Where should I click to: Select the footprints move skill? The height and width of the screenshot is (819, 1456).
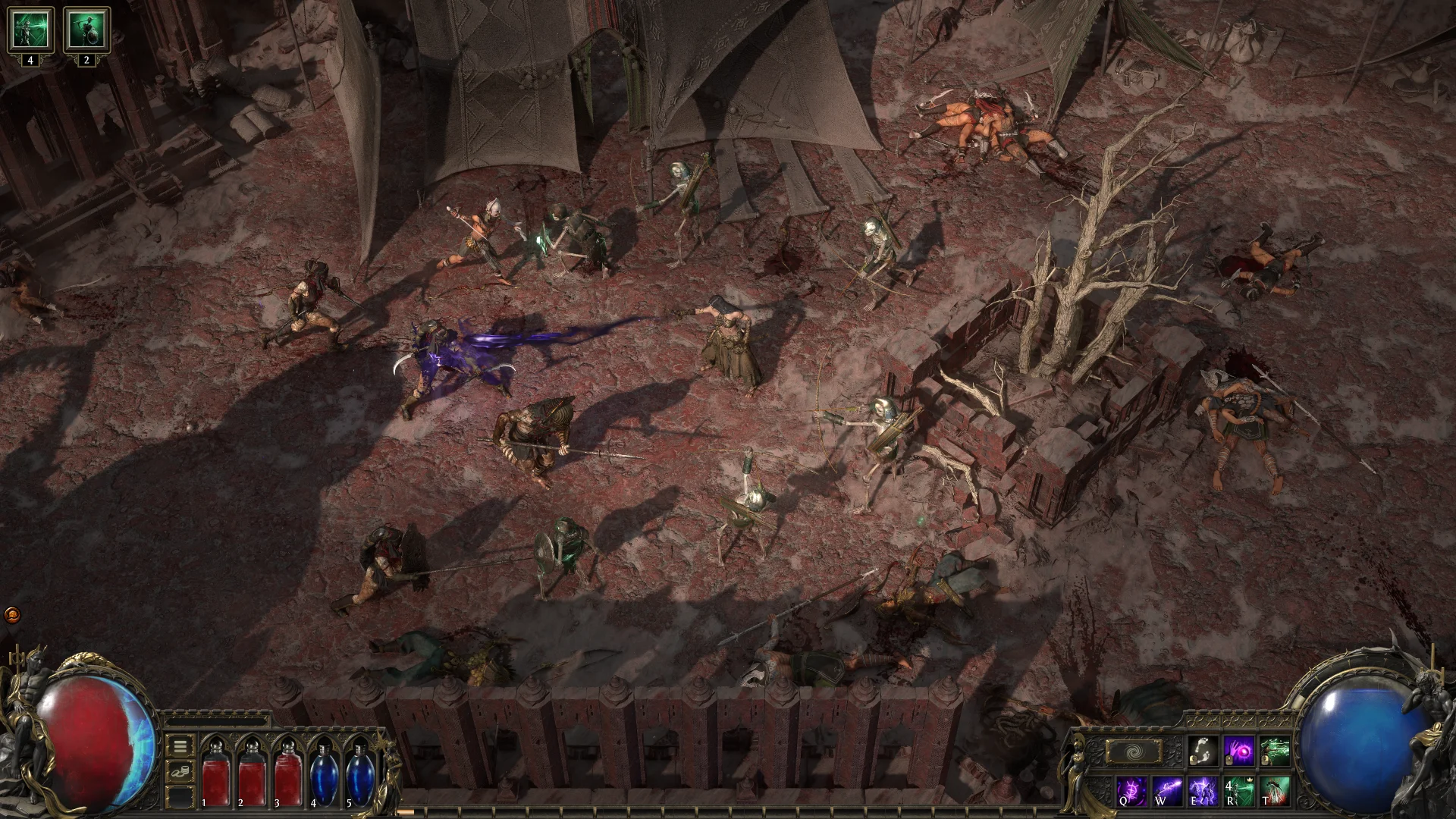click(1203, 752)
